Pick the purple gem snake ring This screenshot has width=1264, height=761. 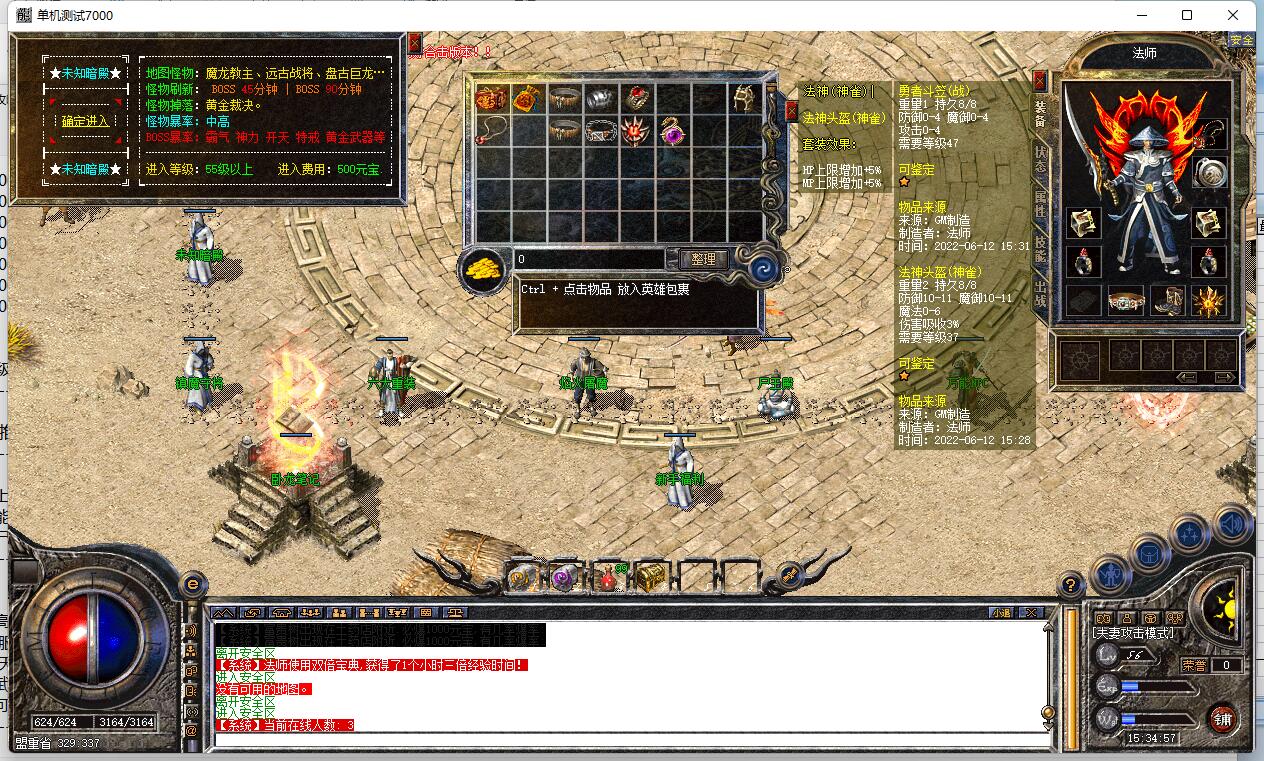tap(671, 131)
